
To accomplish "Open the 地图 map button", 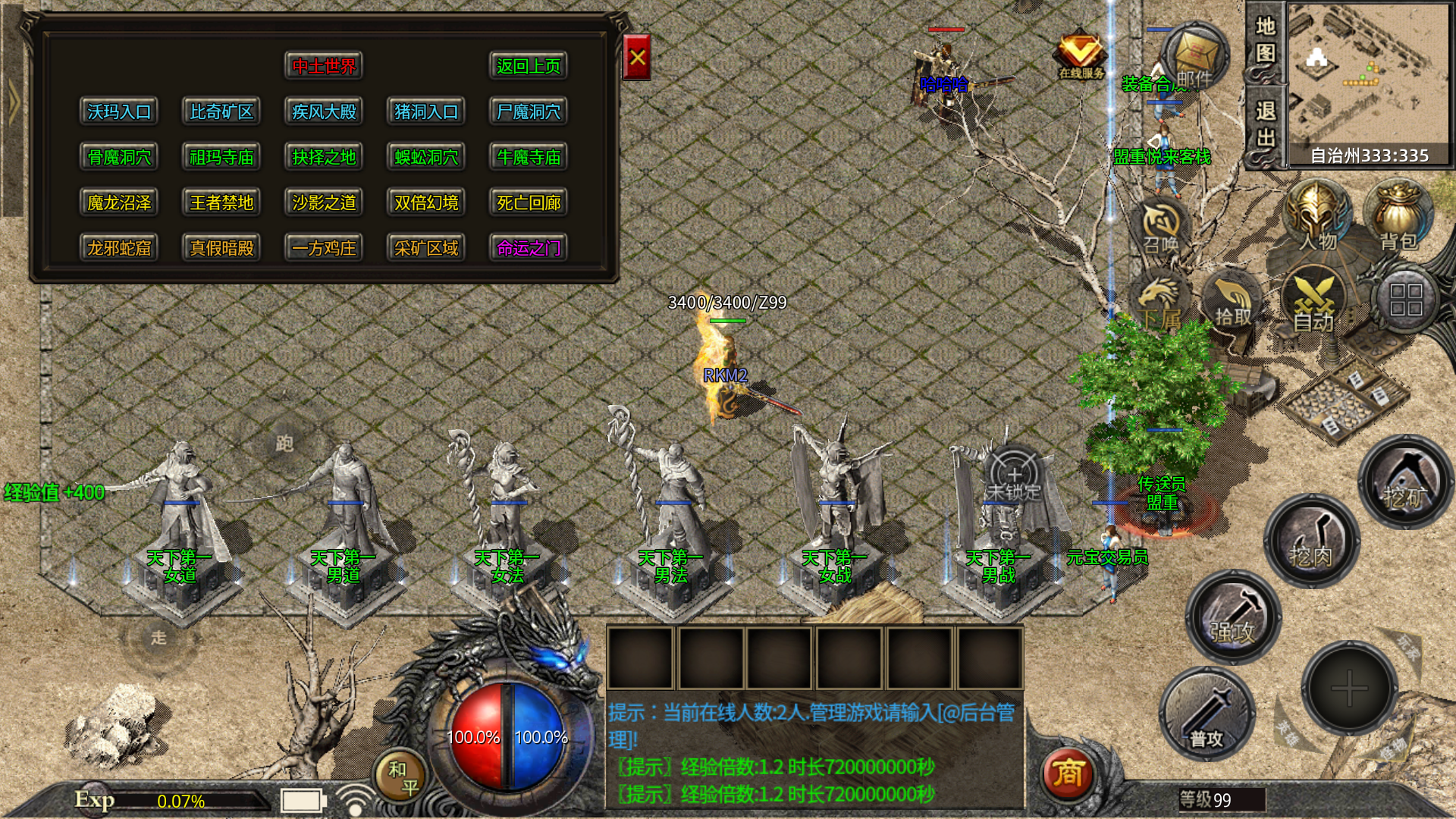I will click(1265, 41).
